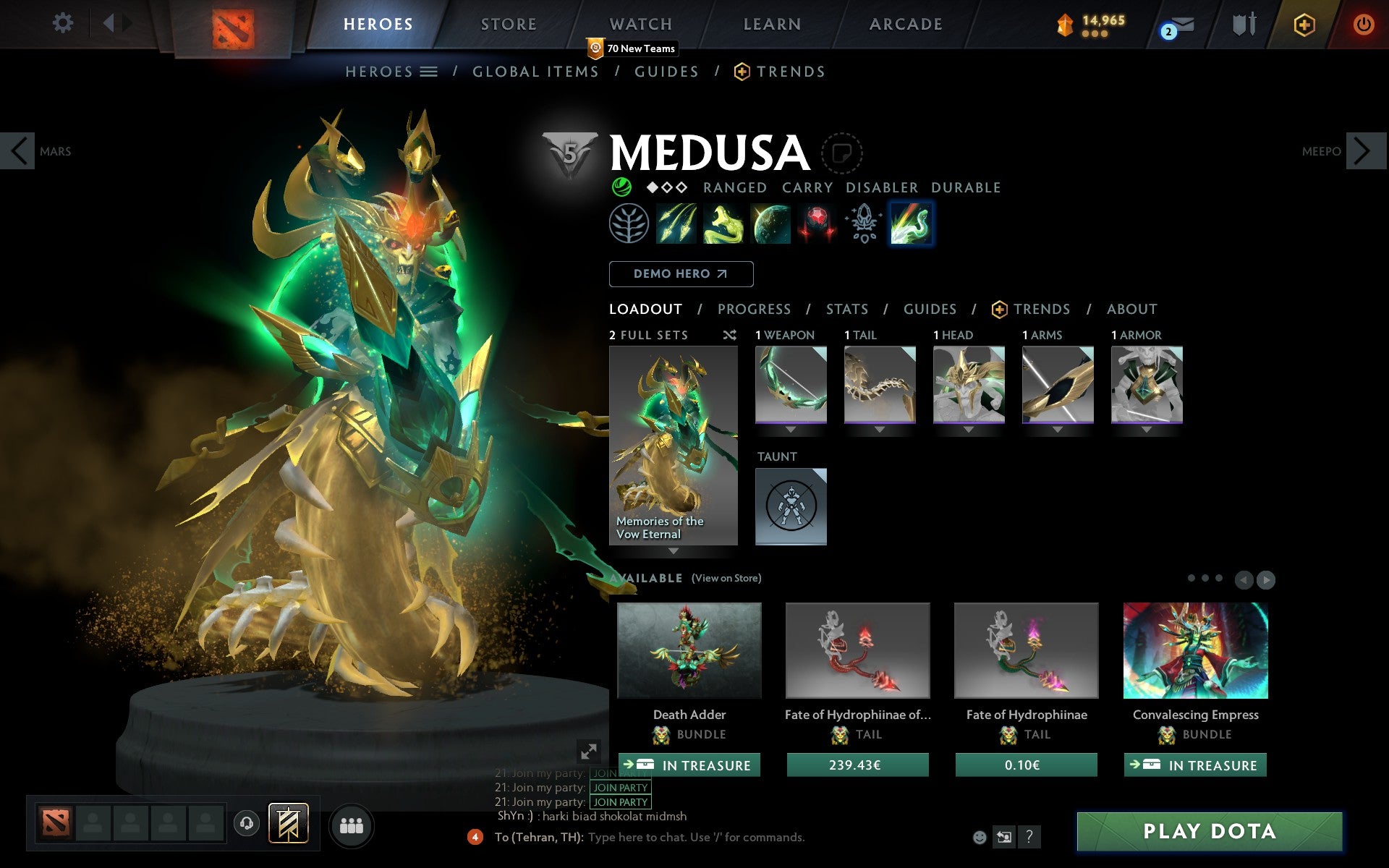Open the HEROES hamburger menu

428,71
